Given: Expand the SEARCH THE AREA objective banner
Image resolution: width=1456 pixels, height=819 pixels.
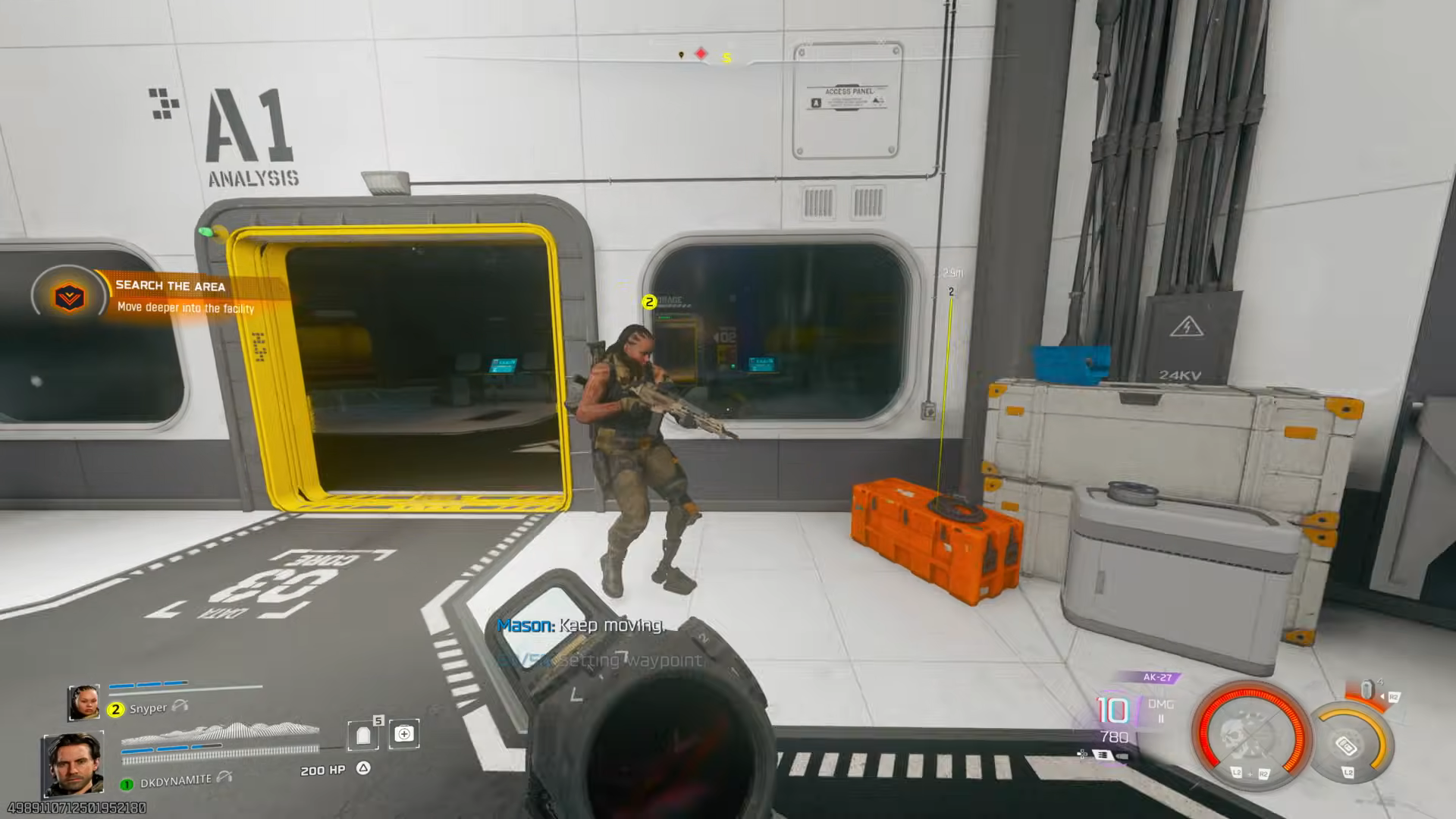Looking at the screenshot, I should 170,287.
